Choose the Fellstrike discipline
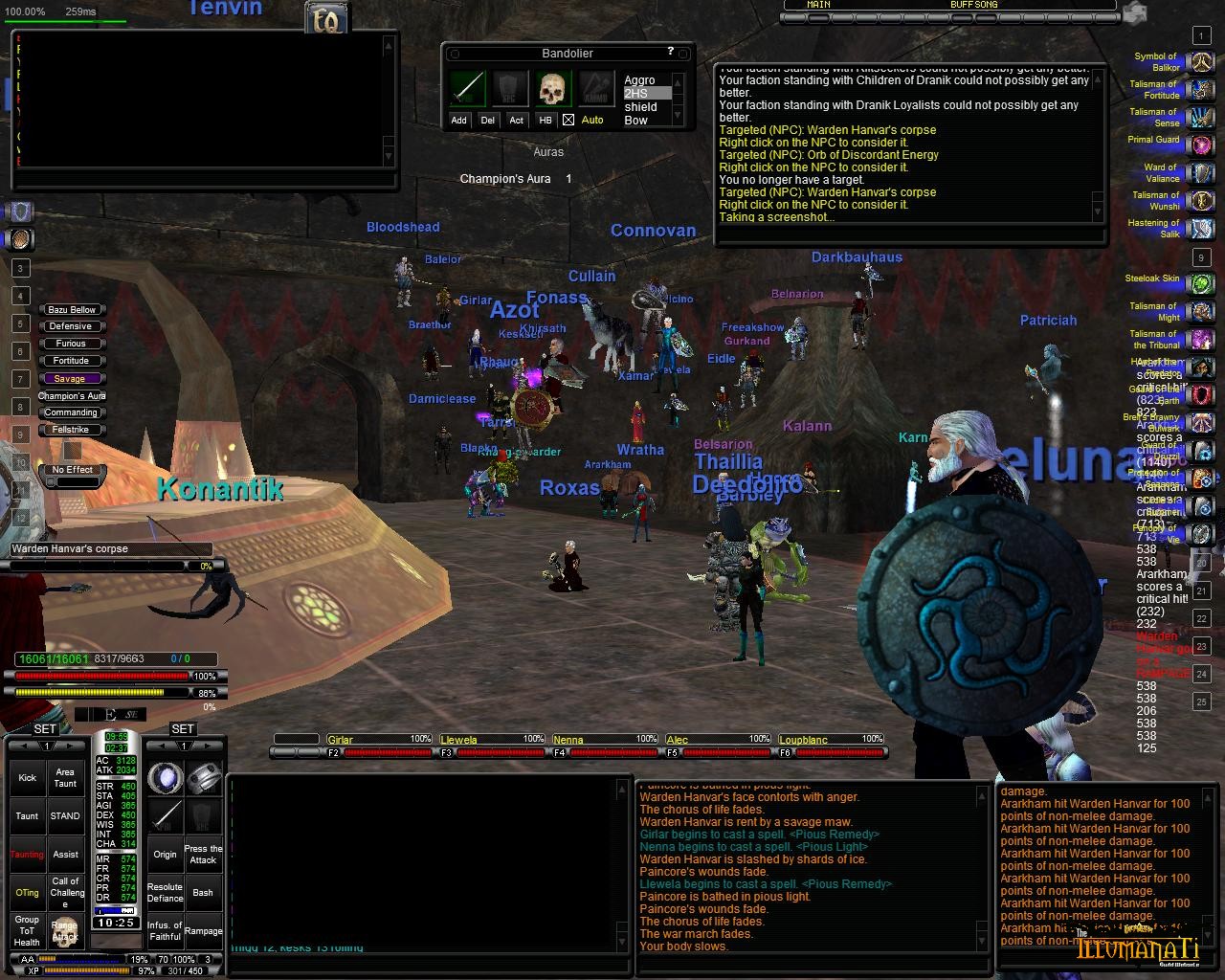 72,430
